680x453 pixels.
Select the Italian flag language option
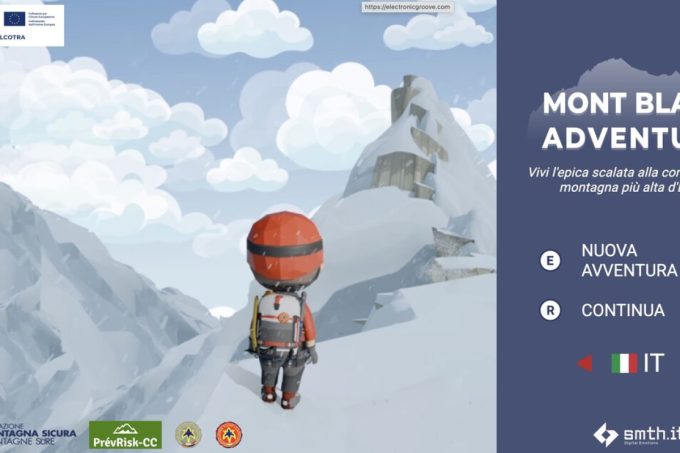(624, 363)
